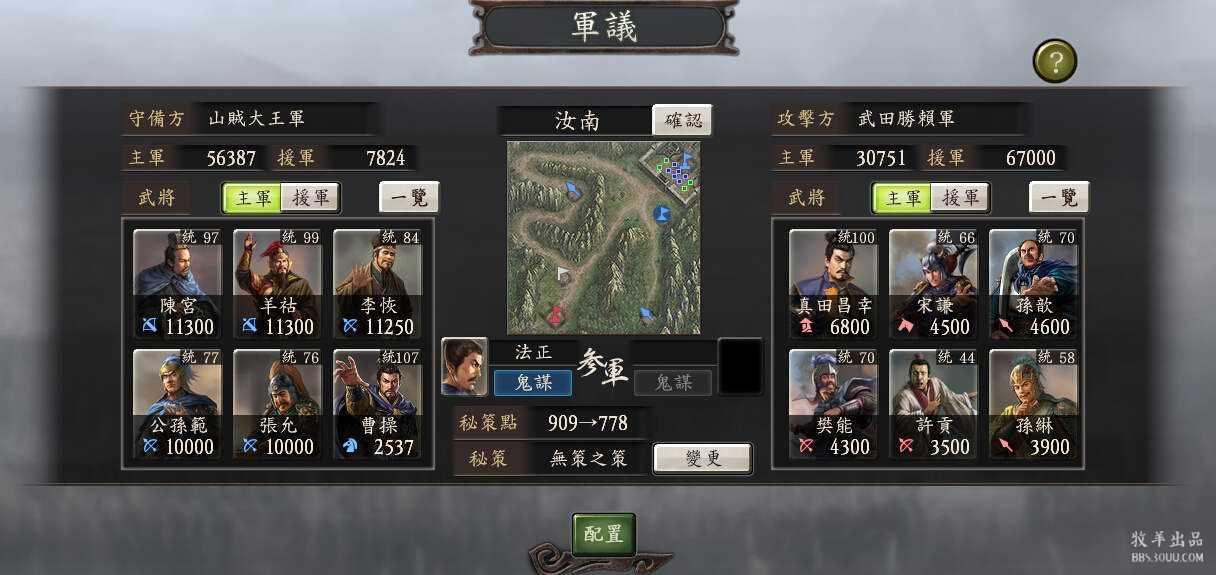Select the attacker's 主軍 tab
This screenshot has width=1216, height=575.
click(x=903, y=198)
